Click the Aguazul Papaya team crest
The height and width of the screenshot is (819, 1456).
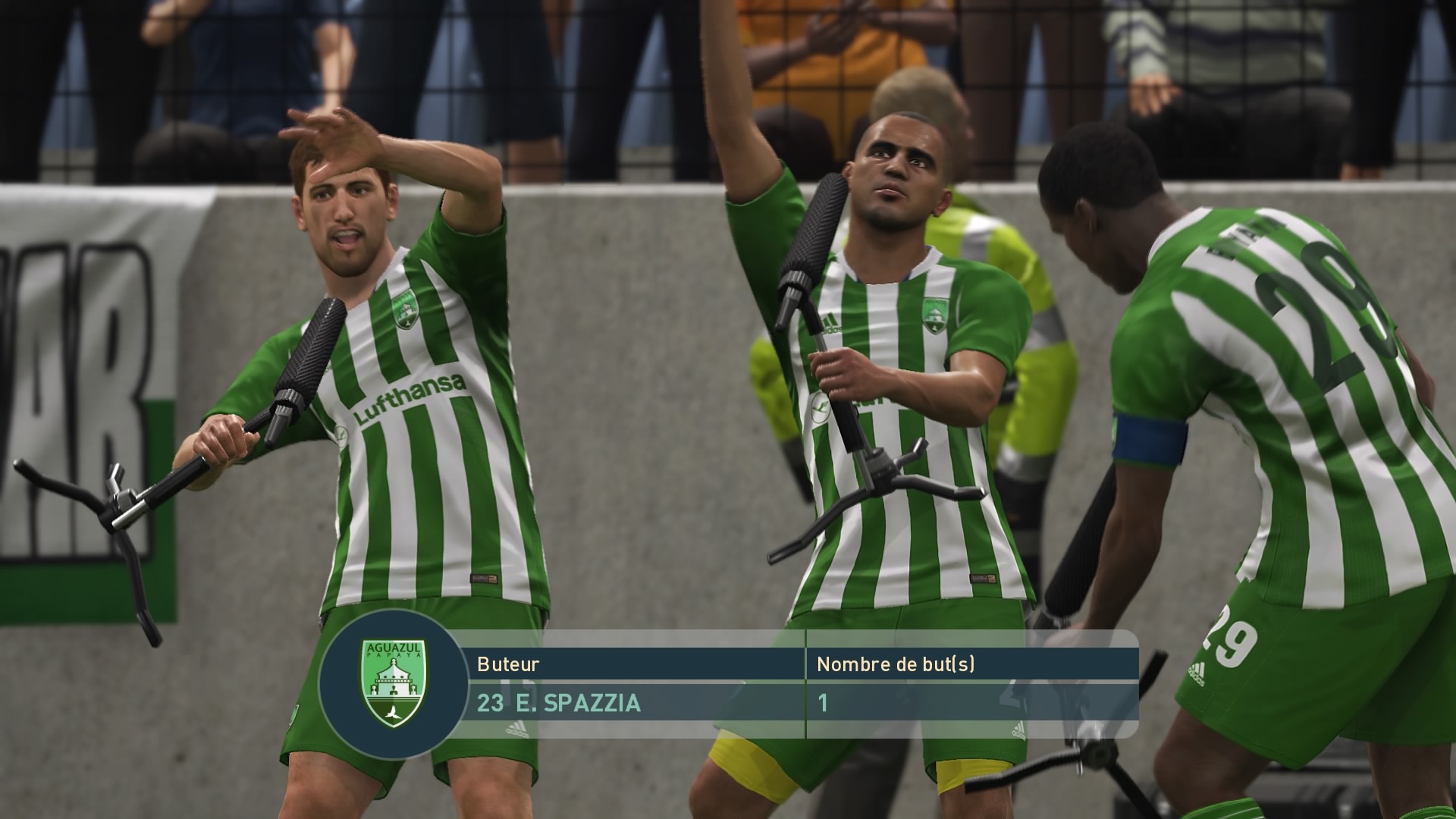click(x=394, y=682)
